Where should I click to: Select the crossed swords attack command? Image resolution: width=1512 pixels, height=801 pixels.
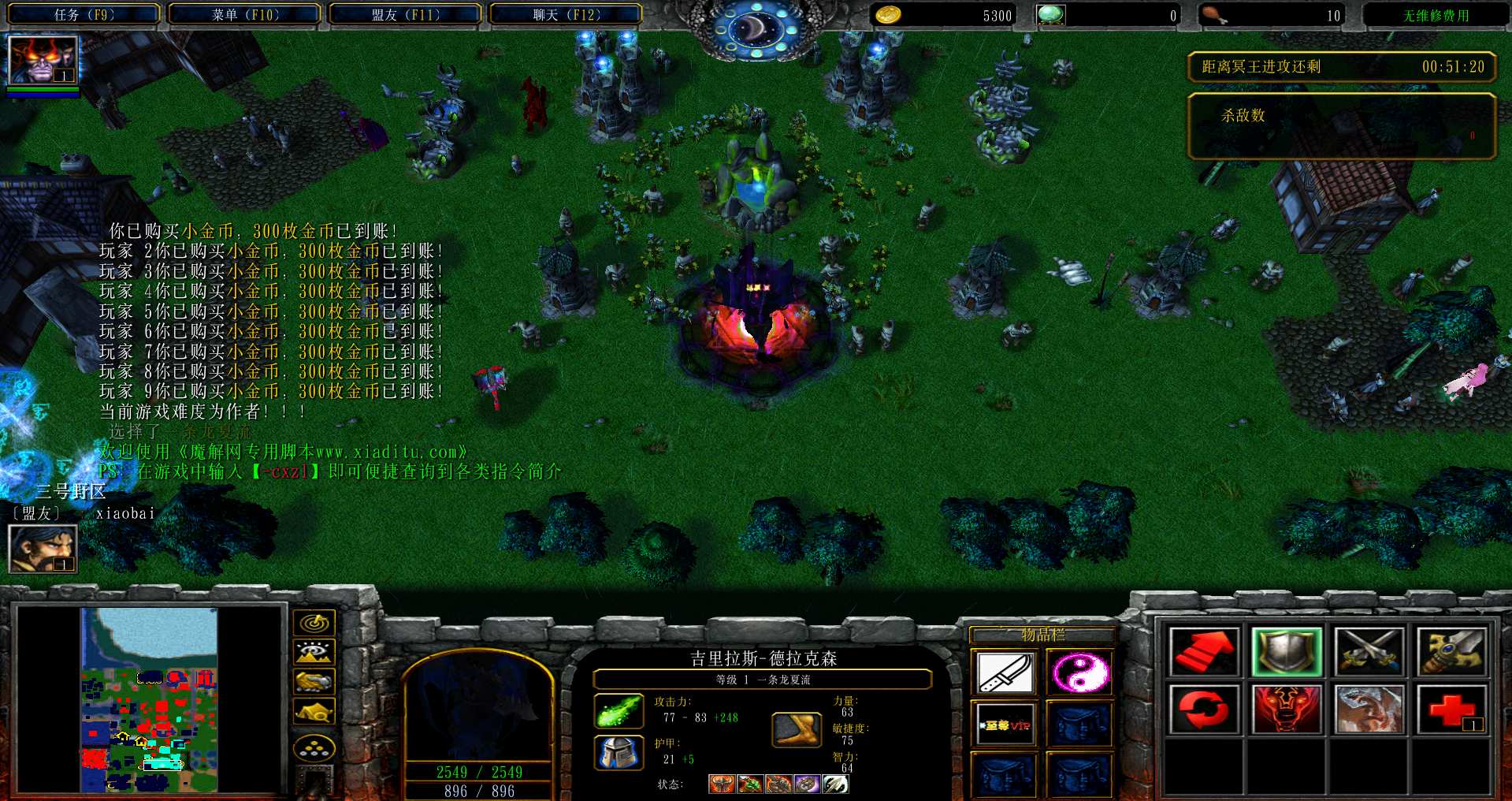click(1369, 652)
